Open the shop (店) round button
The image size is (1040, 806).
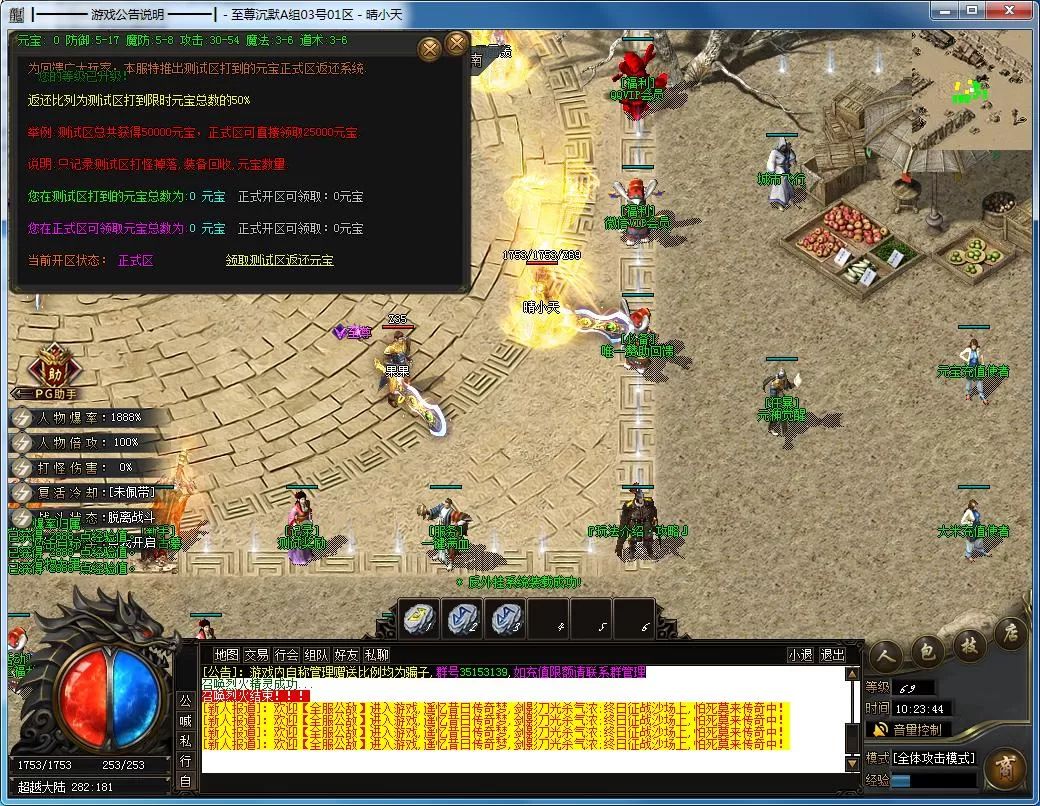(1010, 632)
